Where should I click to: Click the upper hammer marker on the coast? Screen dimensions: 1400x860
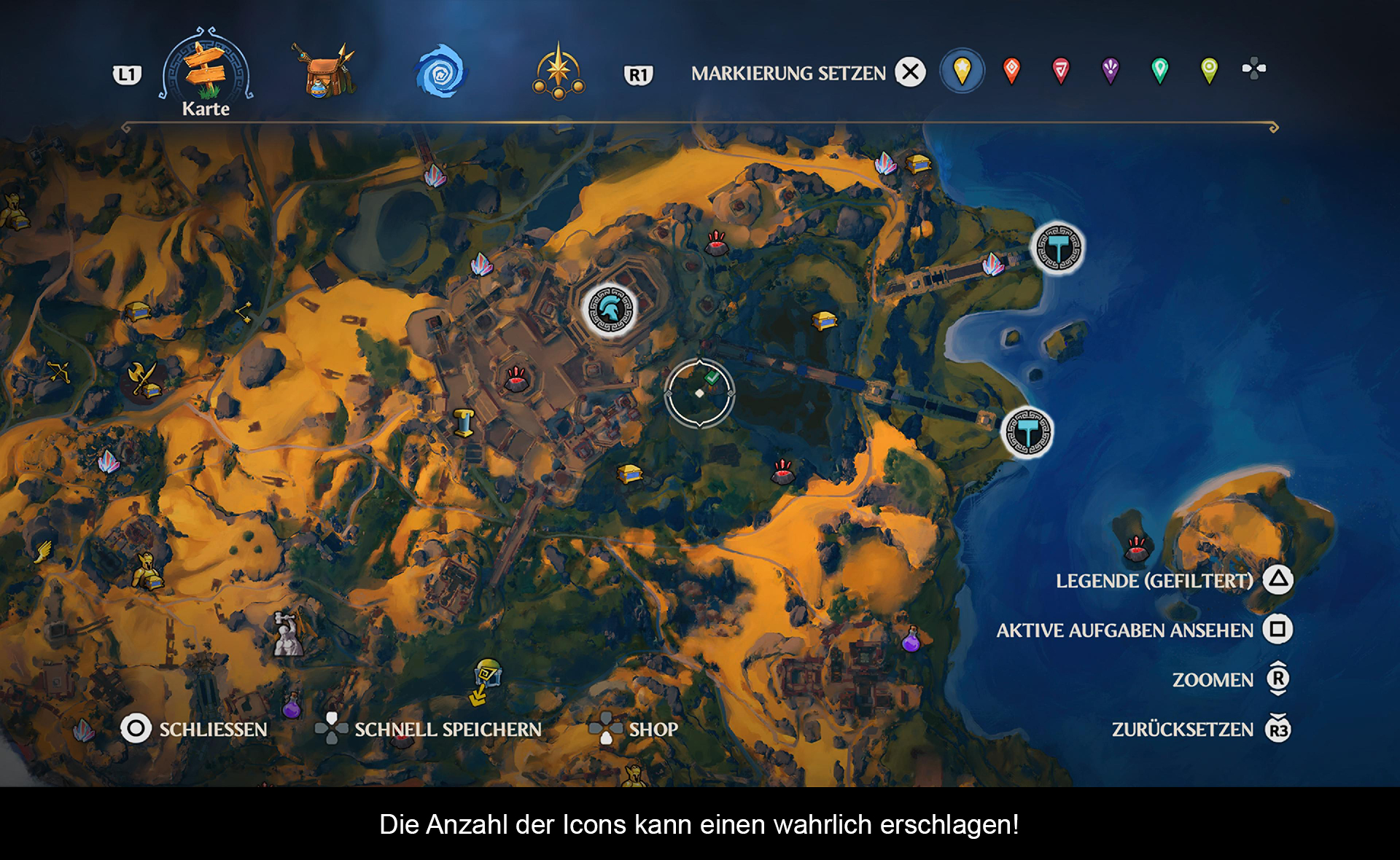click(1058, 249)
